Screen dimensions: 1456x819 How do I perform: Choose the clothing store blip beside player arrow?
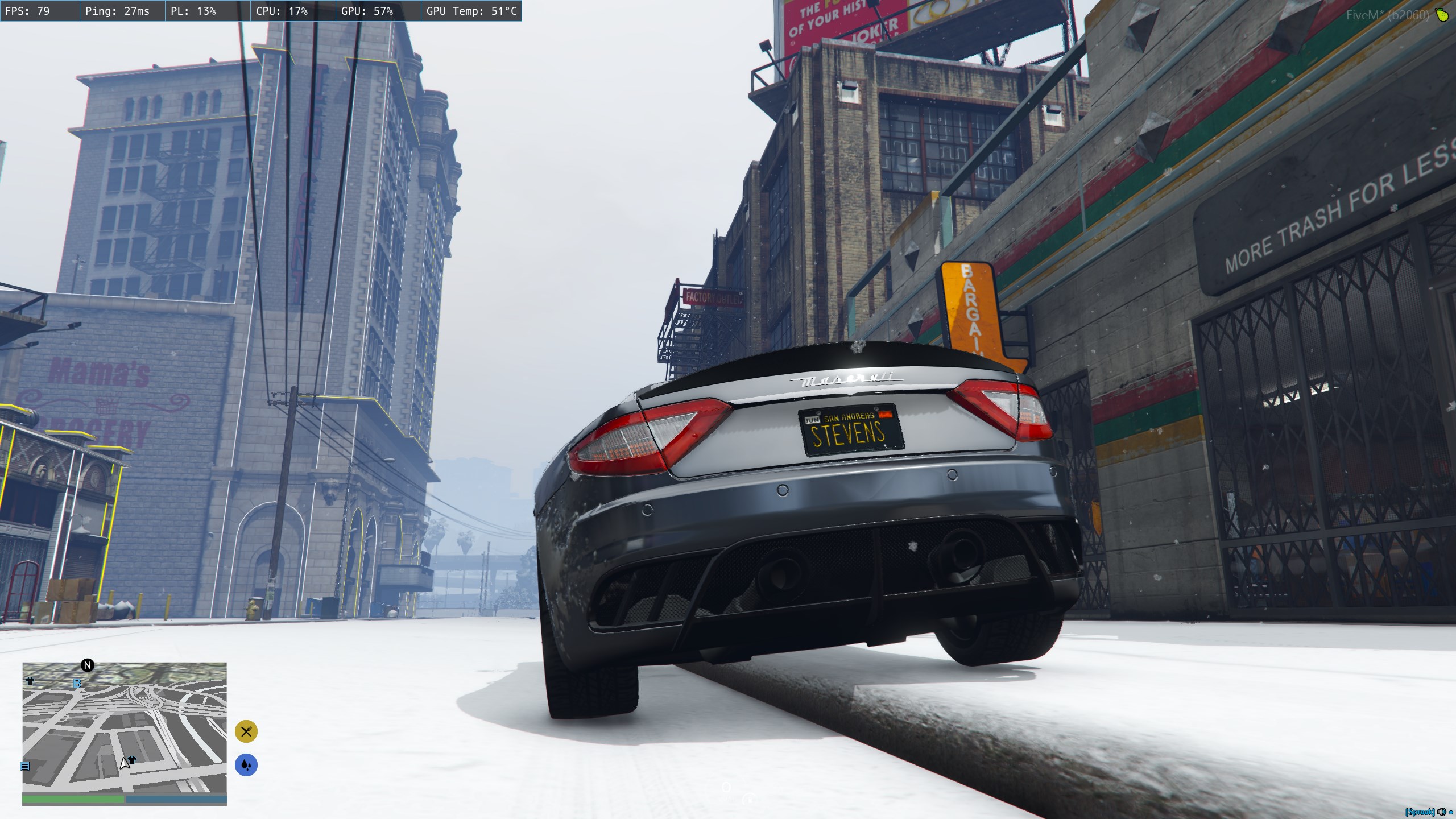coord(133,759)
